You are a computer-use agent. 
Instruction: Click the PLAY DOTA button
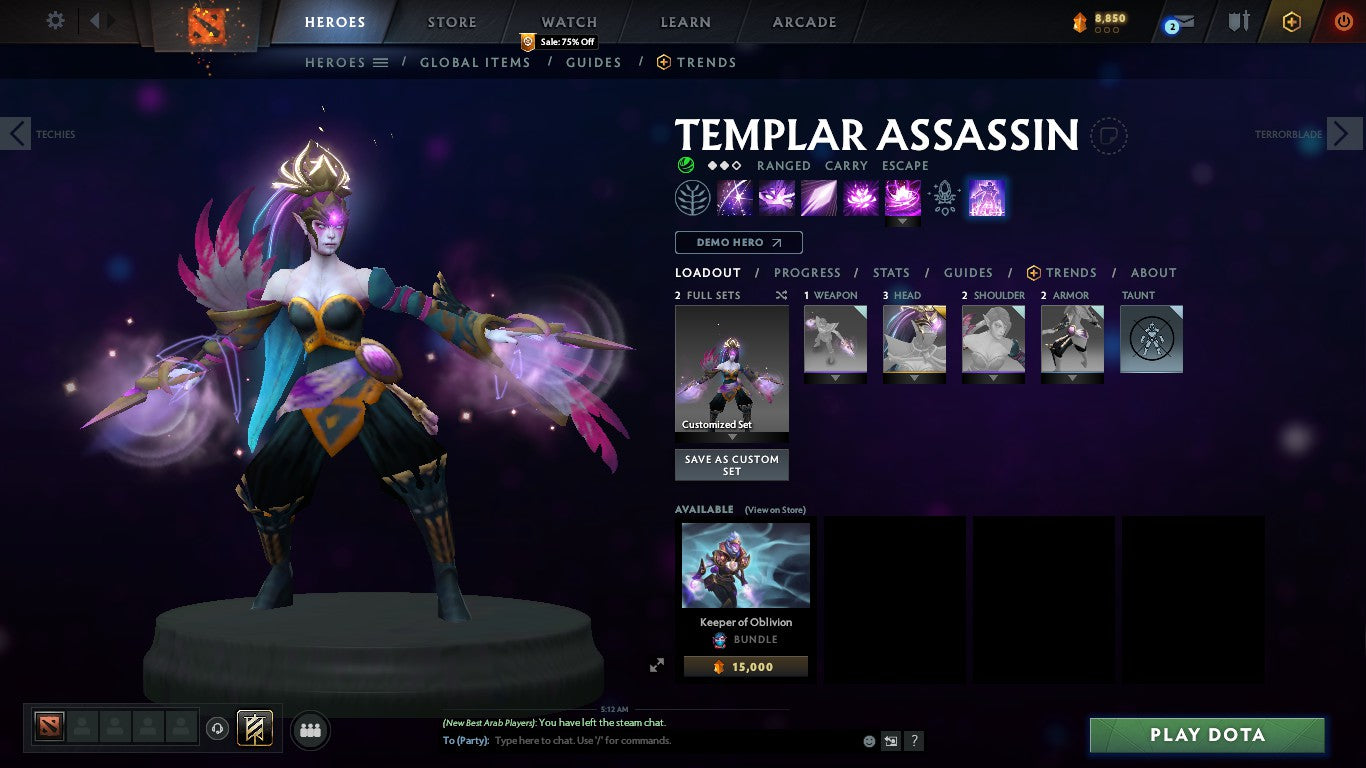[1206, 734]
